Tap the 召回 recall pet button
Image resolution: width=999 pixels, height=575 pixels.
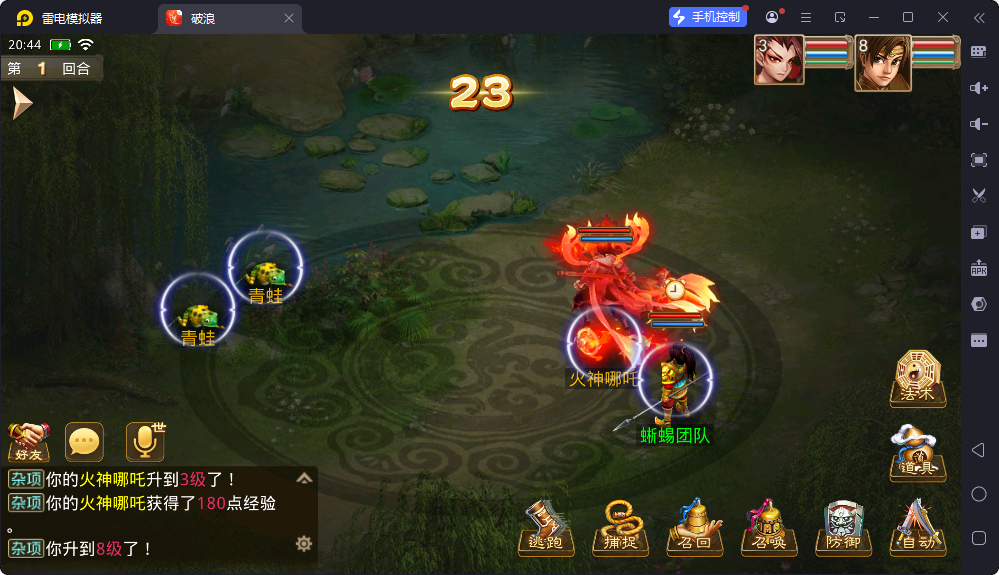coord(694,527)
